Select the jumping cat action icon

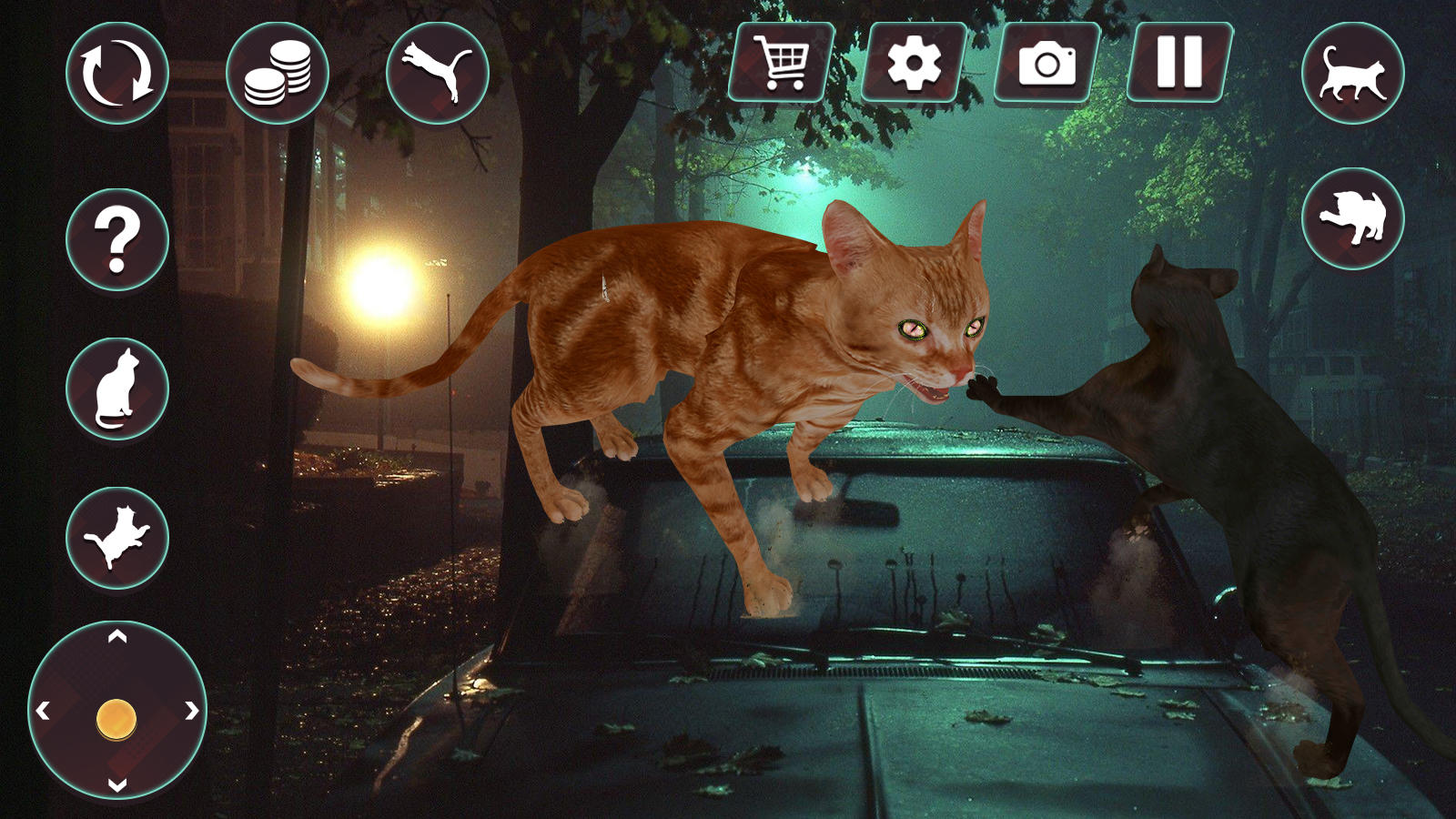pos(435,73)
